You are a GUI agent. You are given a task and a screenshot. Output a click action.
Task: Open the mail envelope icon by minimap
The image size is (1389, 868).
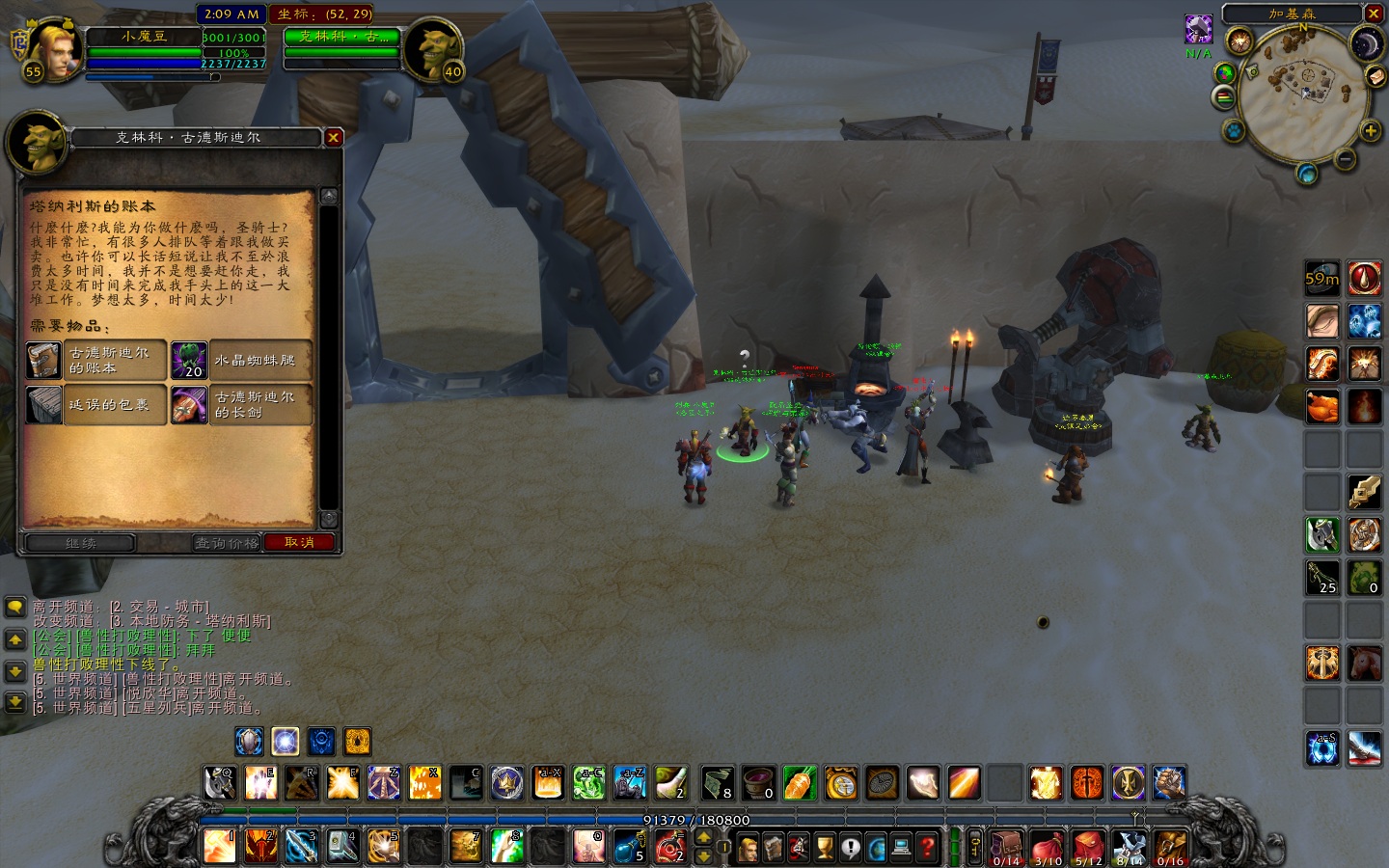click(x=1376, y=76)
